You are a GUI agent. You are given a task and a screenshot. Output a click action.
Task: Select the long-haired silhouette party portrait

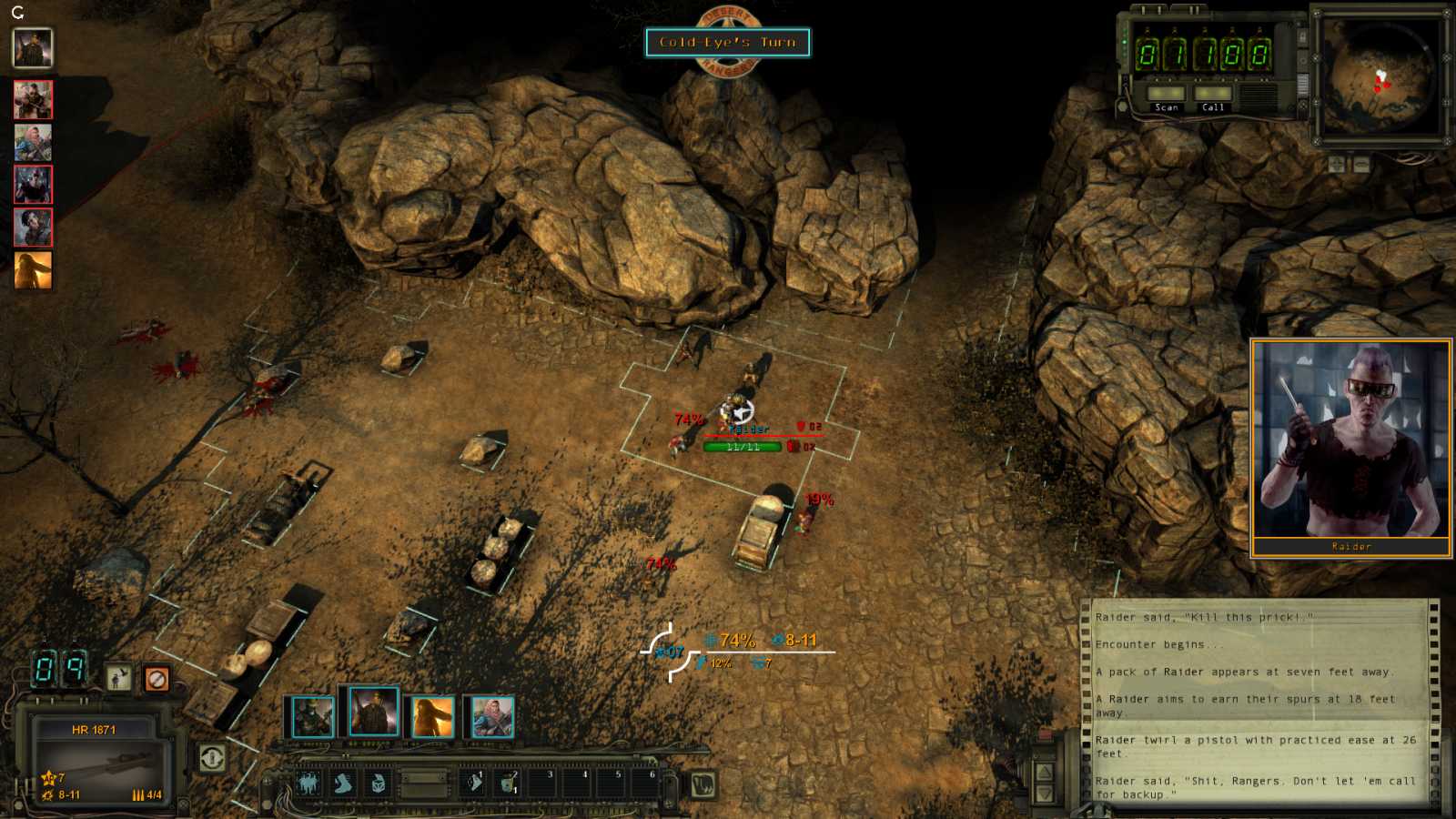pyautogui.click(x=432, y=717)
